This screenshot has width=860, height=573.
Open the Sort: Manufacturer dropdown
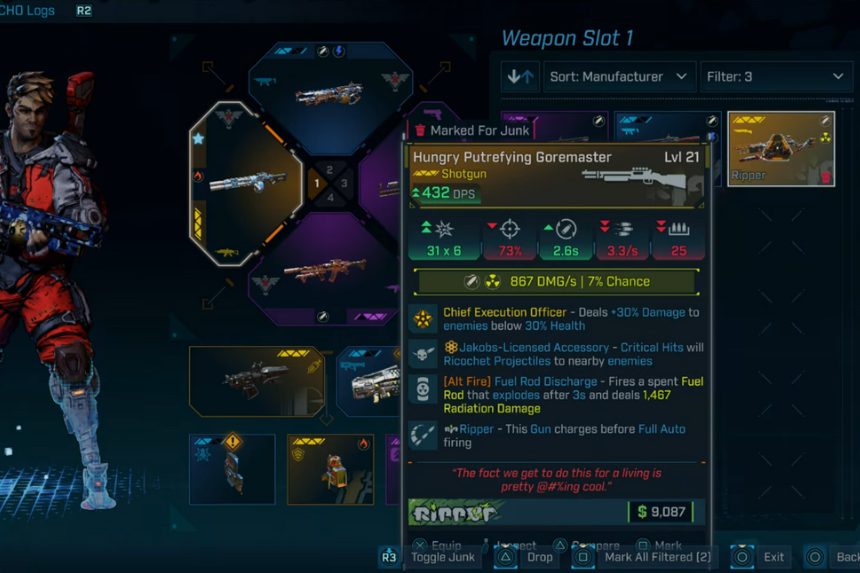coord(619,76)
